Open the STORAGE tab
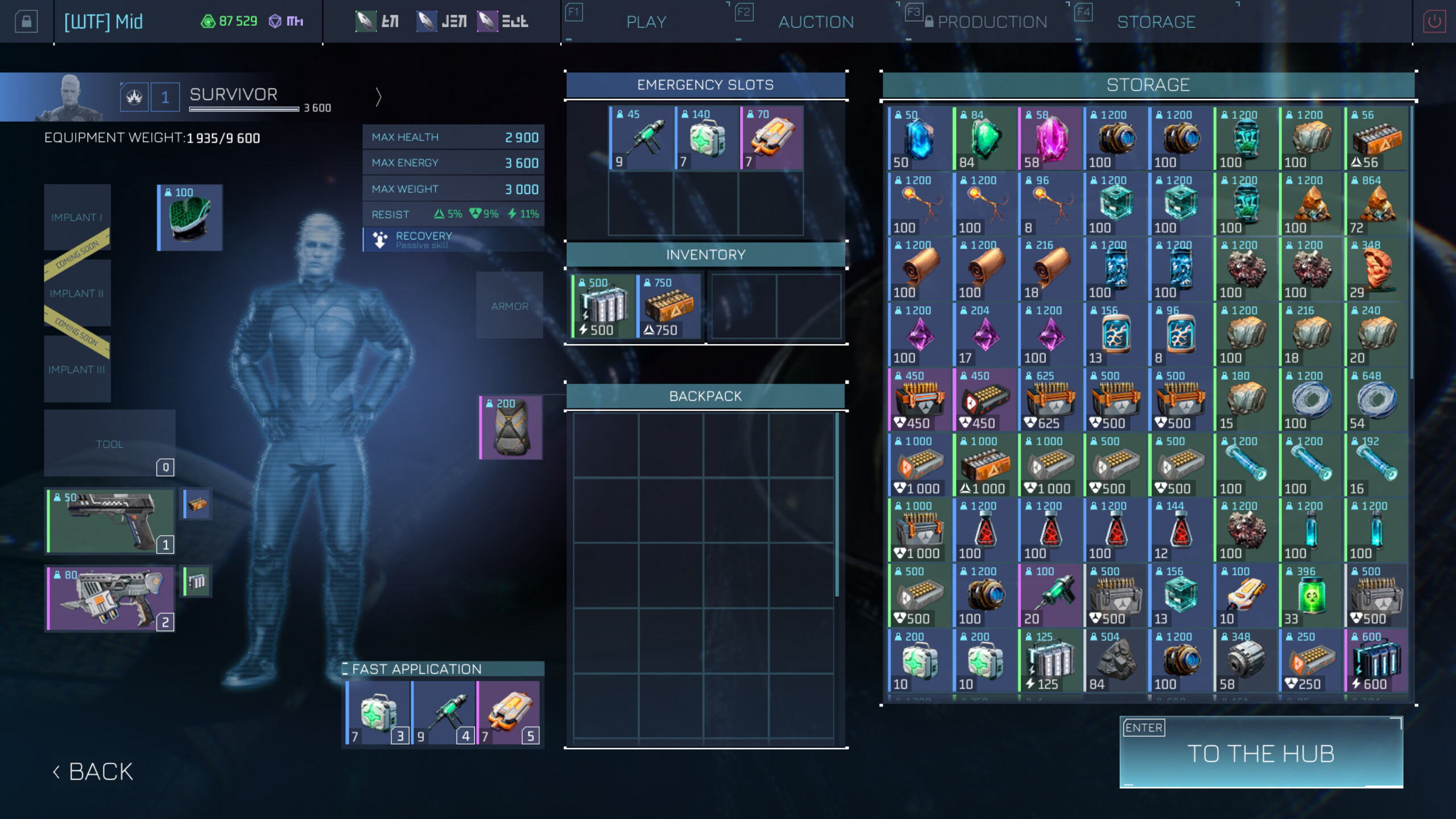 click(x=1156, y=21)
